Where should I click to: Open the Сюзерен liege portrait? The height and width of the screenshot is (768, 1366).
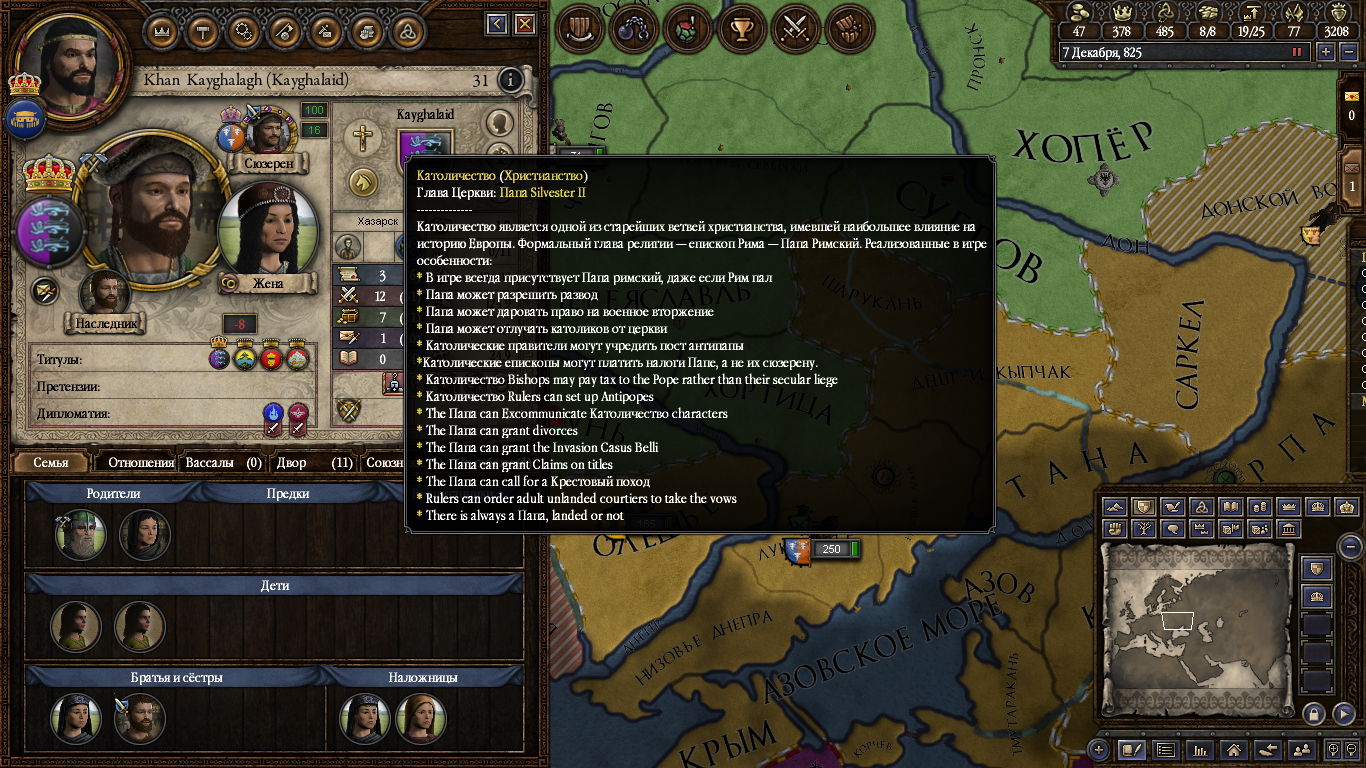[270, 135]
